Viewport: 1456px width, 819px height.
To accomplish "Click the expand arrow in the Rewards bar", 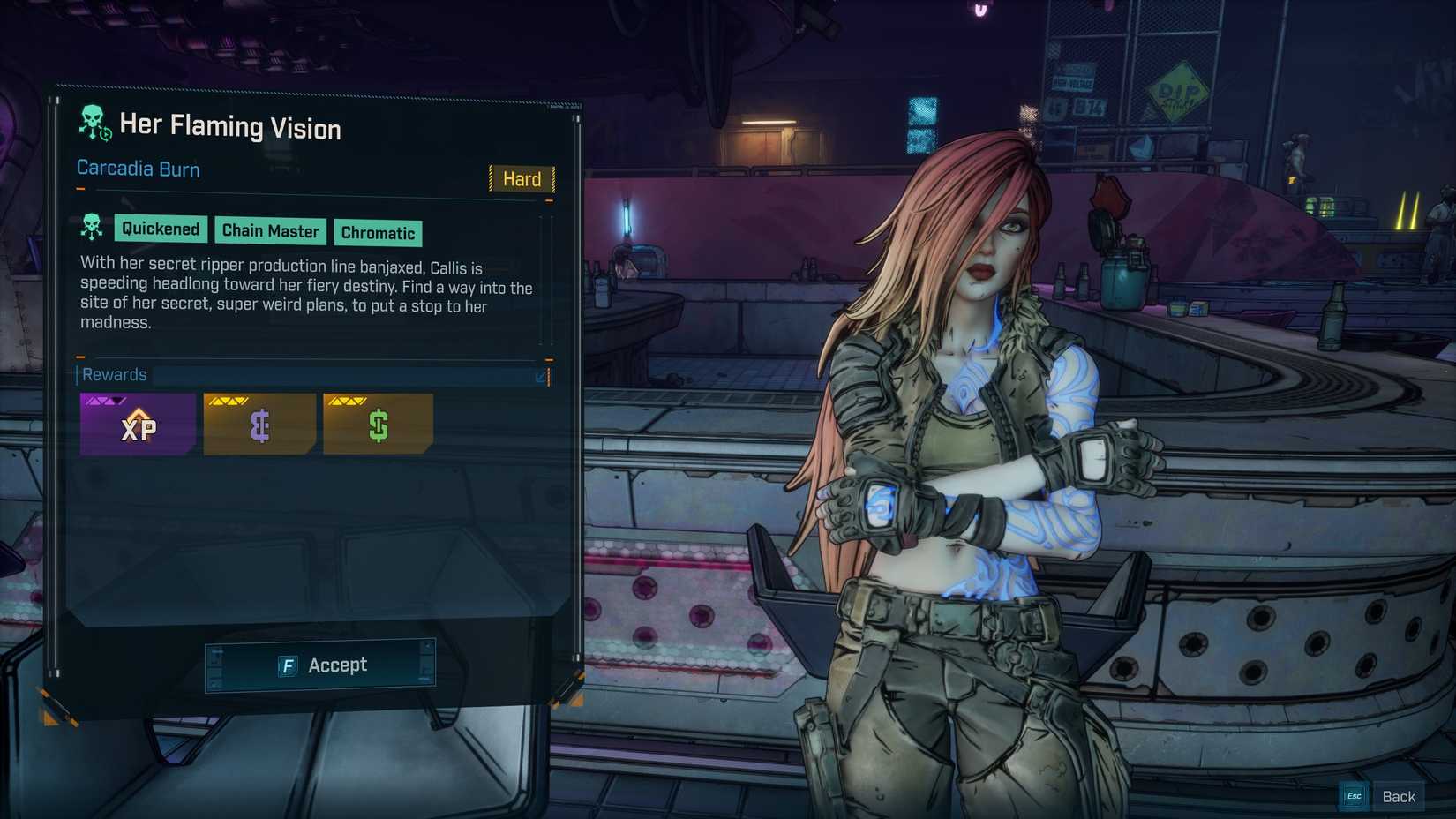I will tap(541, 375).
